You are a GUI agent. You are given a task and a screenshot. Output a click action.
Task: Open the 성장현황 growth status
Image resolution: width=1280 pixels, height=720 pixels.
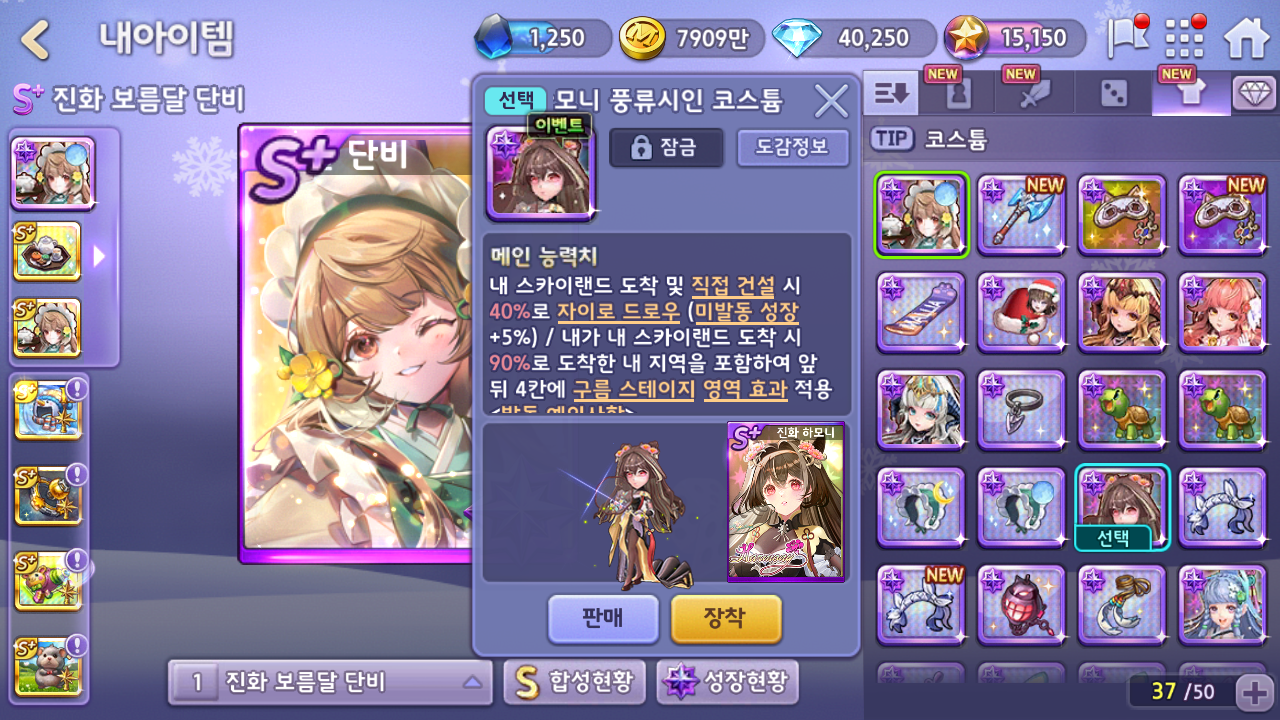727,683
